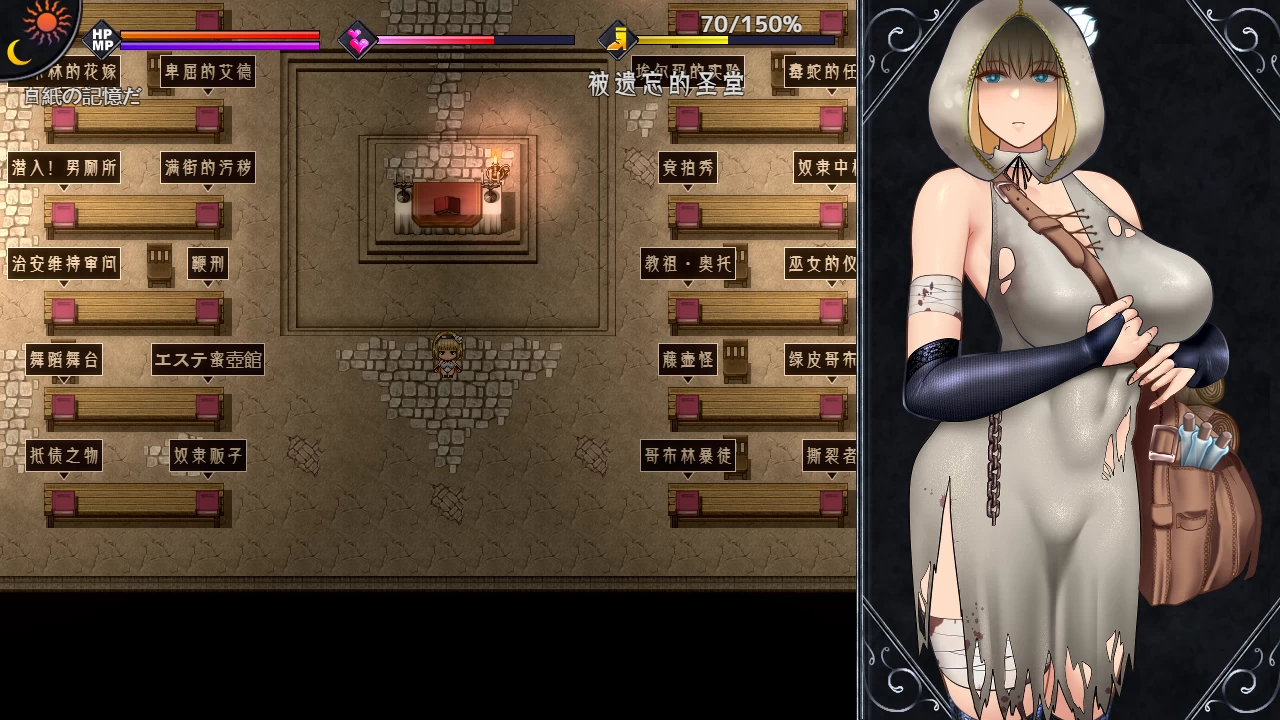The image size is (1280, 720).
Task: Click the 潜入！男厕所 scene sign
Action: coord(64,167)
